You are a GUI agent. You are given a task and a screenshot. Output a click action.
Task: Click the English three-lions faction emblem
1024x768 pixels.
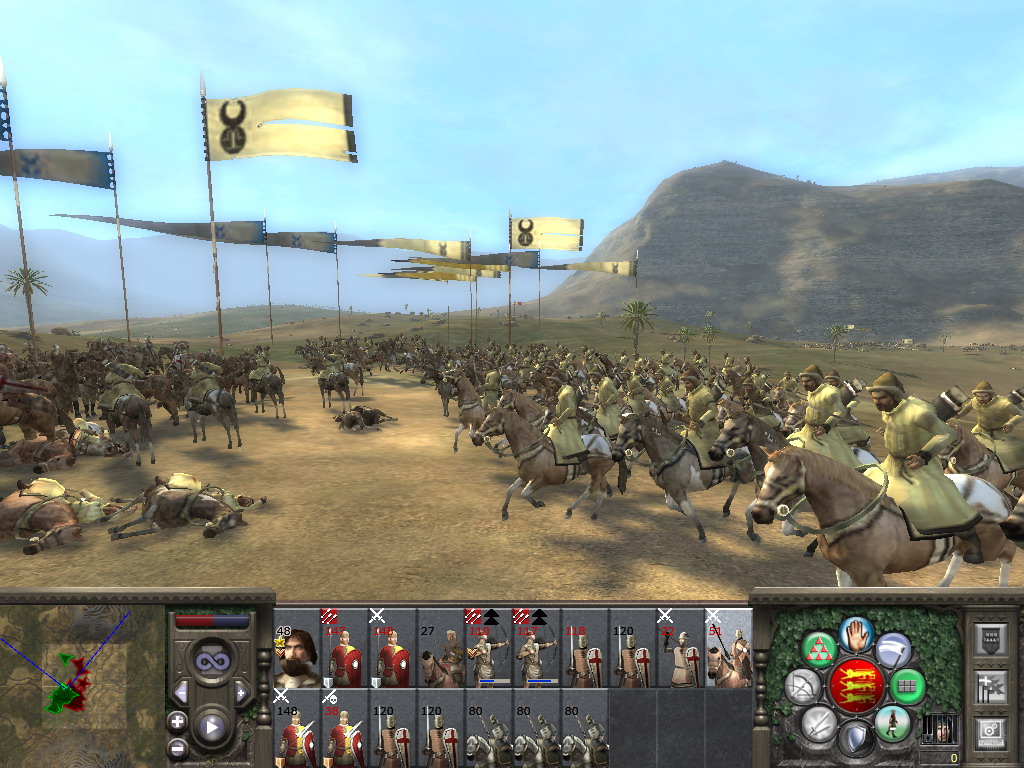coord(856,686)
